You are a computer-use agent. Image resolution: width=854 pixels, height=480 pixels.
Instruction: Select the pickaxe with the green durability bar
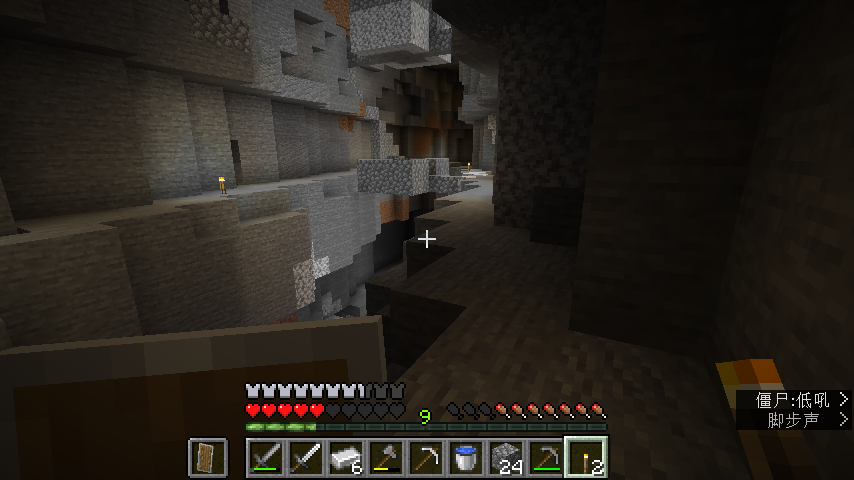[x=546, y=457]
